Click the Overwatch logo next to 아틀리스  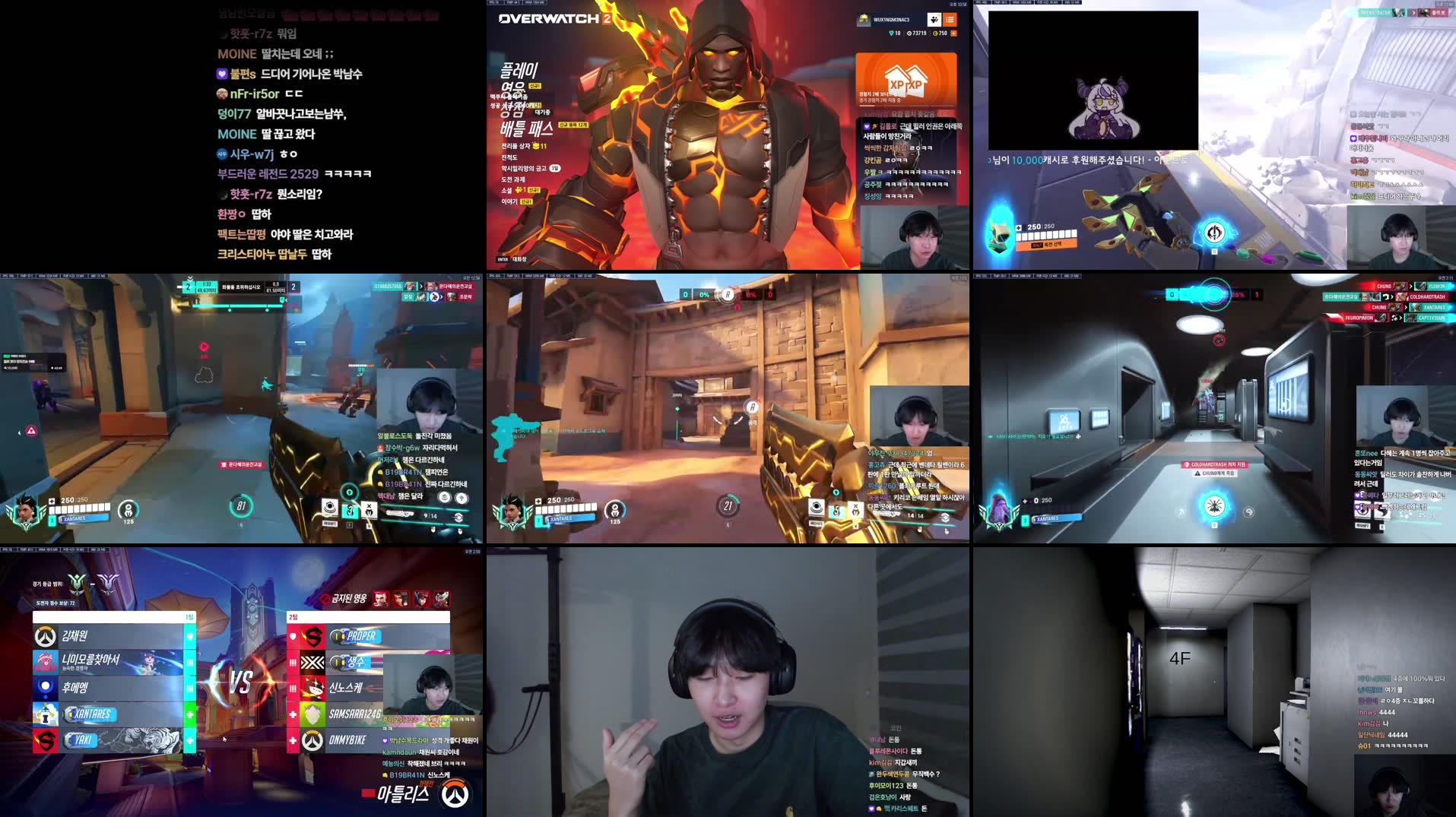coord(454,796)
